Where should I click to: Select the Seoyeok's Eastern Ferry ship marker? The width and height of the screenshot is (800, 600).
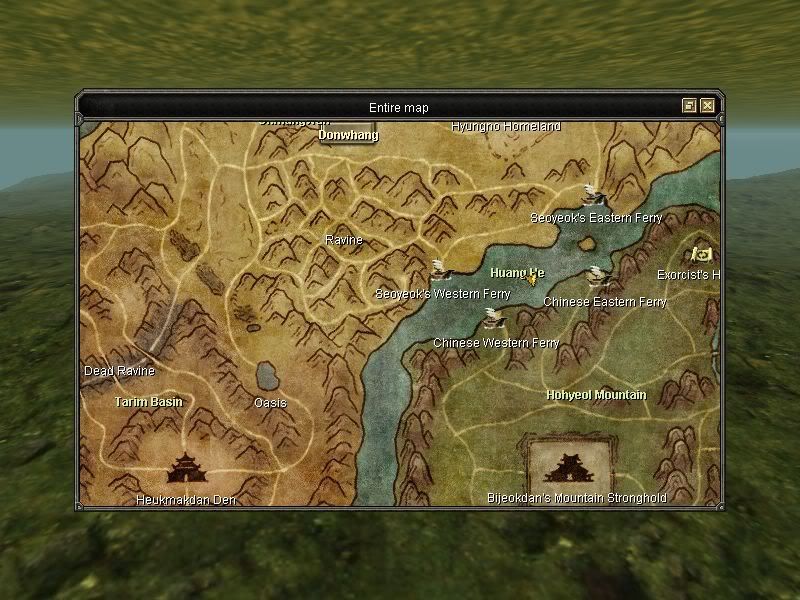(x=593, y=193)
